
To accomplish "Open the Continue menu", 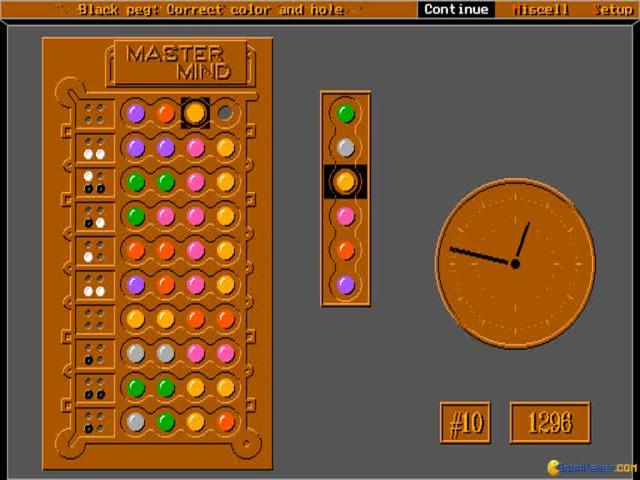I will pyautogui.click(x=456, y=9).
